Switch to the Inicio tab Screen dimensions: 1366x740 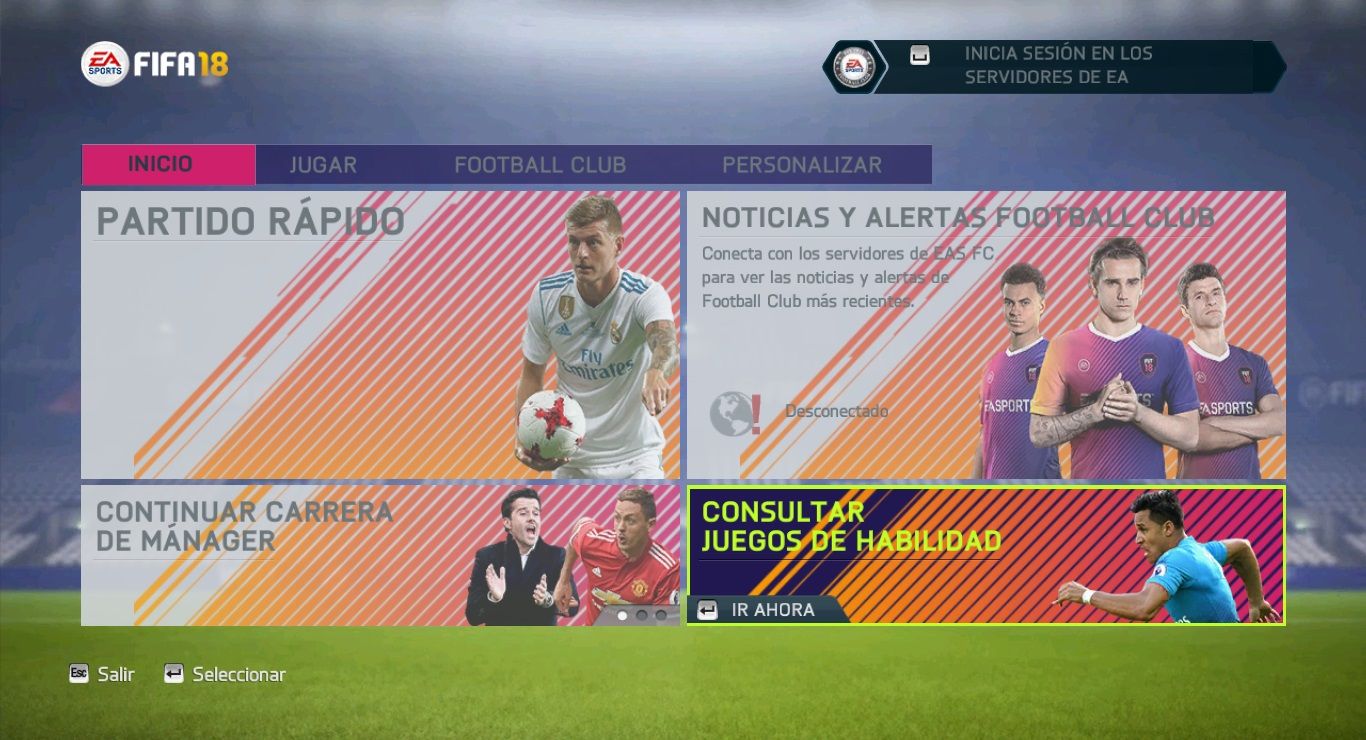(168, 165)
